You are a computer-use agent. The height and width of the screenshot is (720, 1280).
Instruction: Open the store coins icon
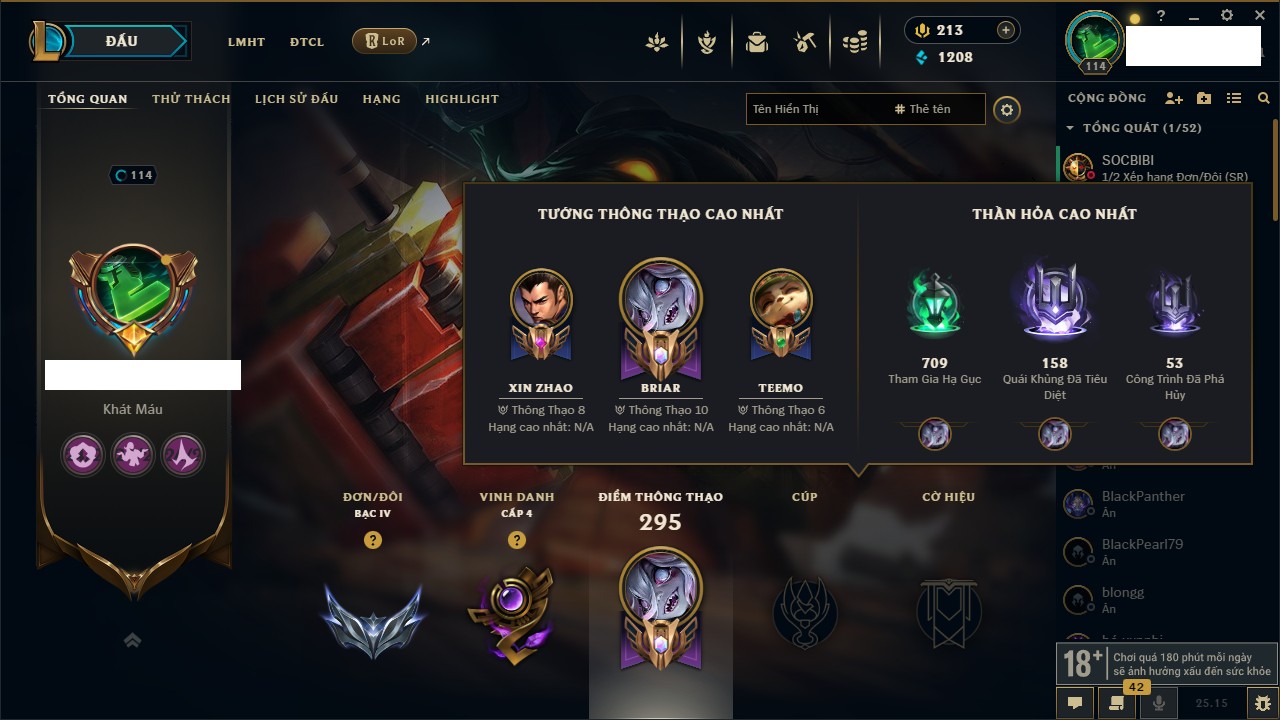(854, 42)
